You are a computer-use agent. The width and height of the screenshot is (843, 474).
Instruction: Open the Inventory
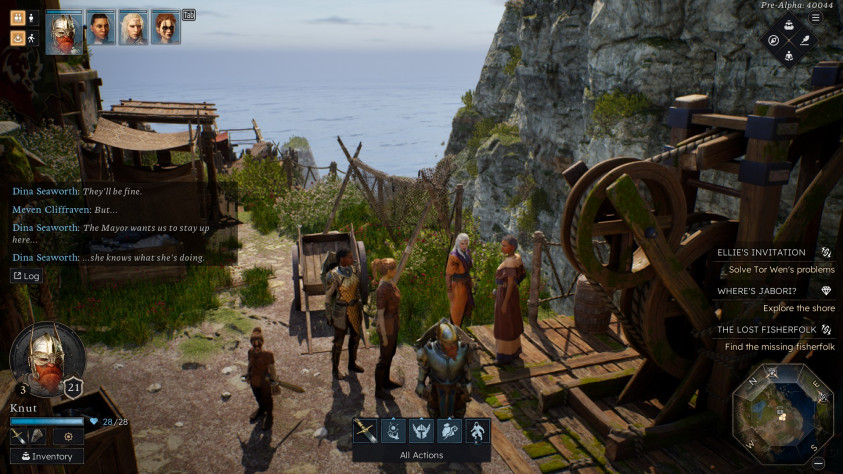pos(47,456)
